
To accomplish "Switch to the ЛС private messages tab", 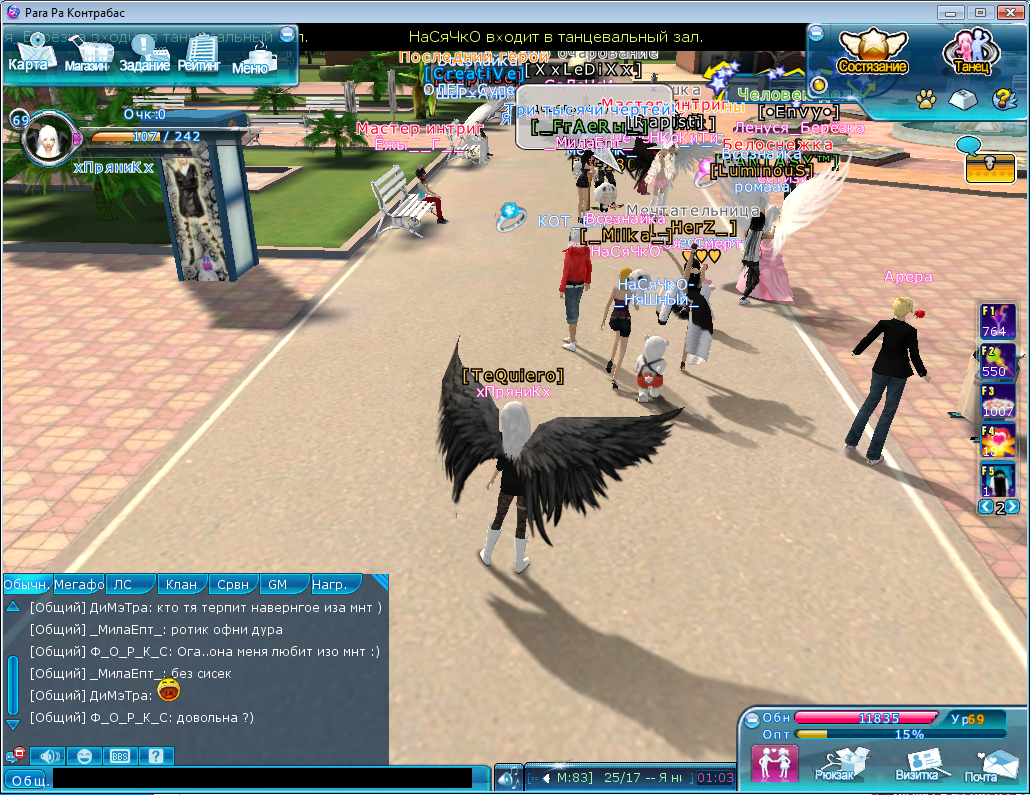I will [123, 584].
